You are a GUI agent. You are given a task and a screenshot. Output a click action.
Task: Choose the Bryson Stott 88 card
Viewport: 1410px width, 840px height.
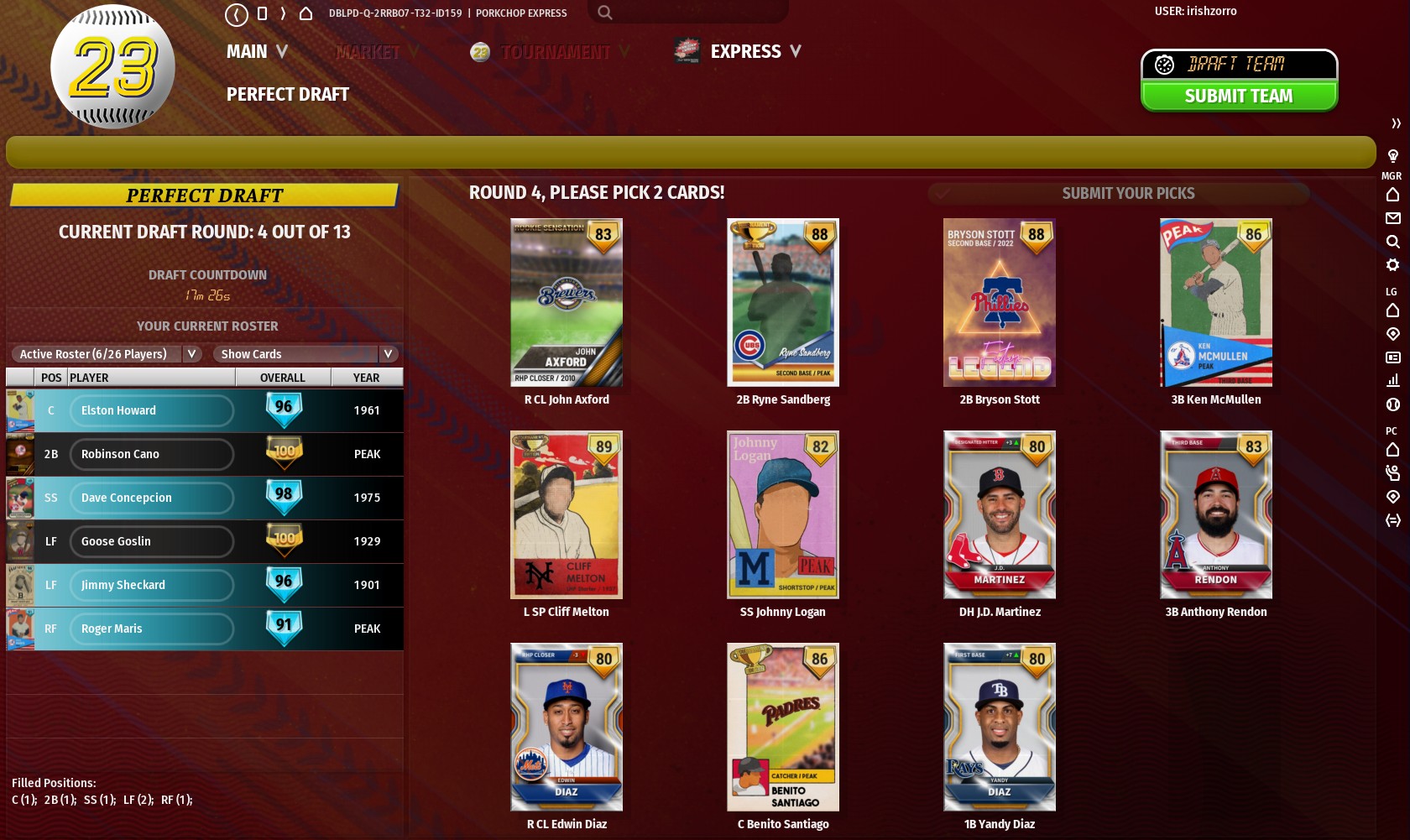1000,303
